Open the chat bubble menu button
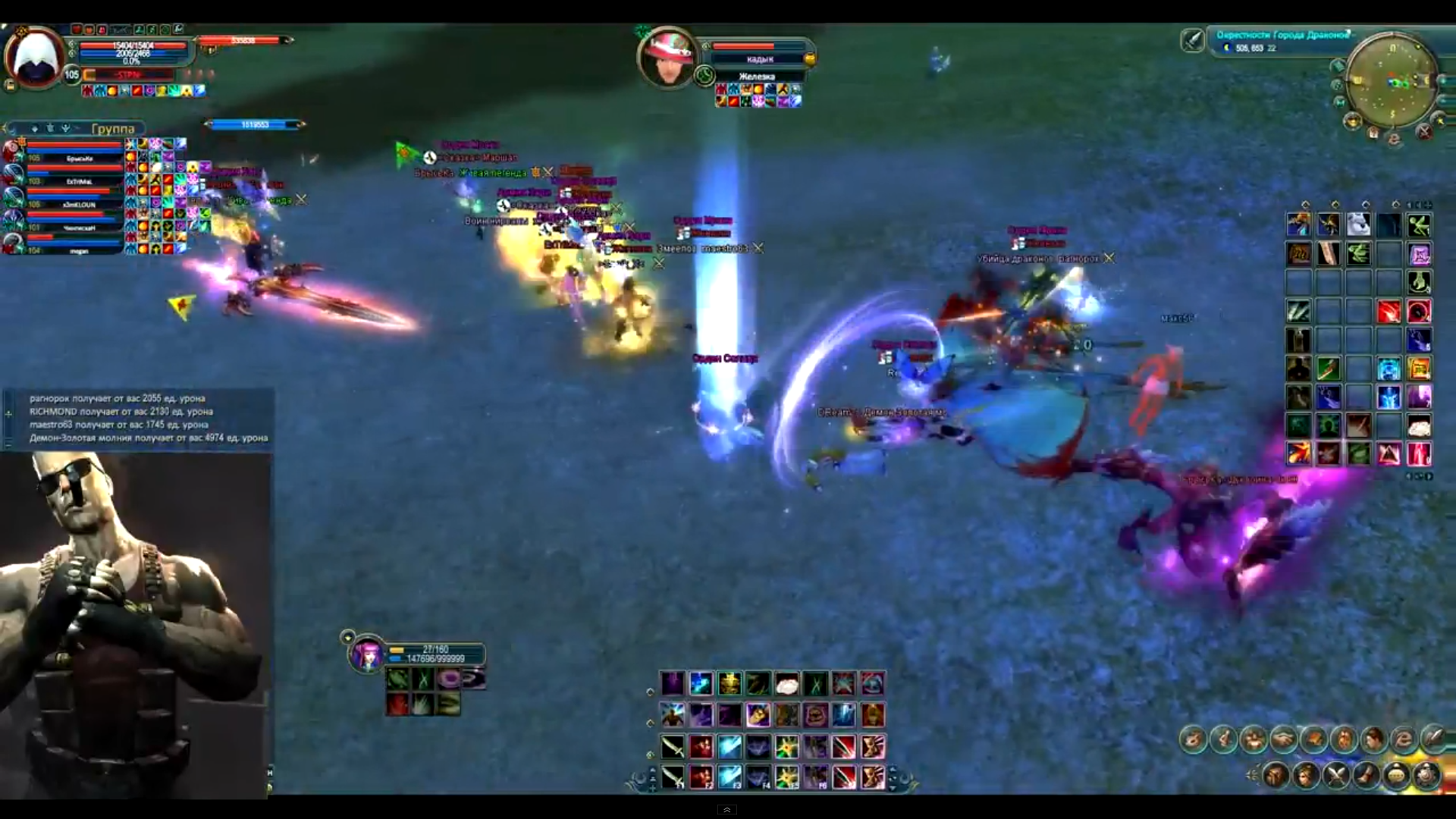Screen dimensions: 1456x819 [x=1395, y=775]
